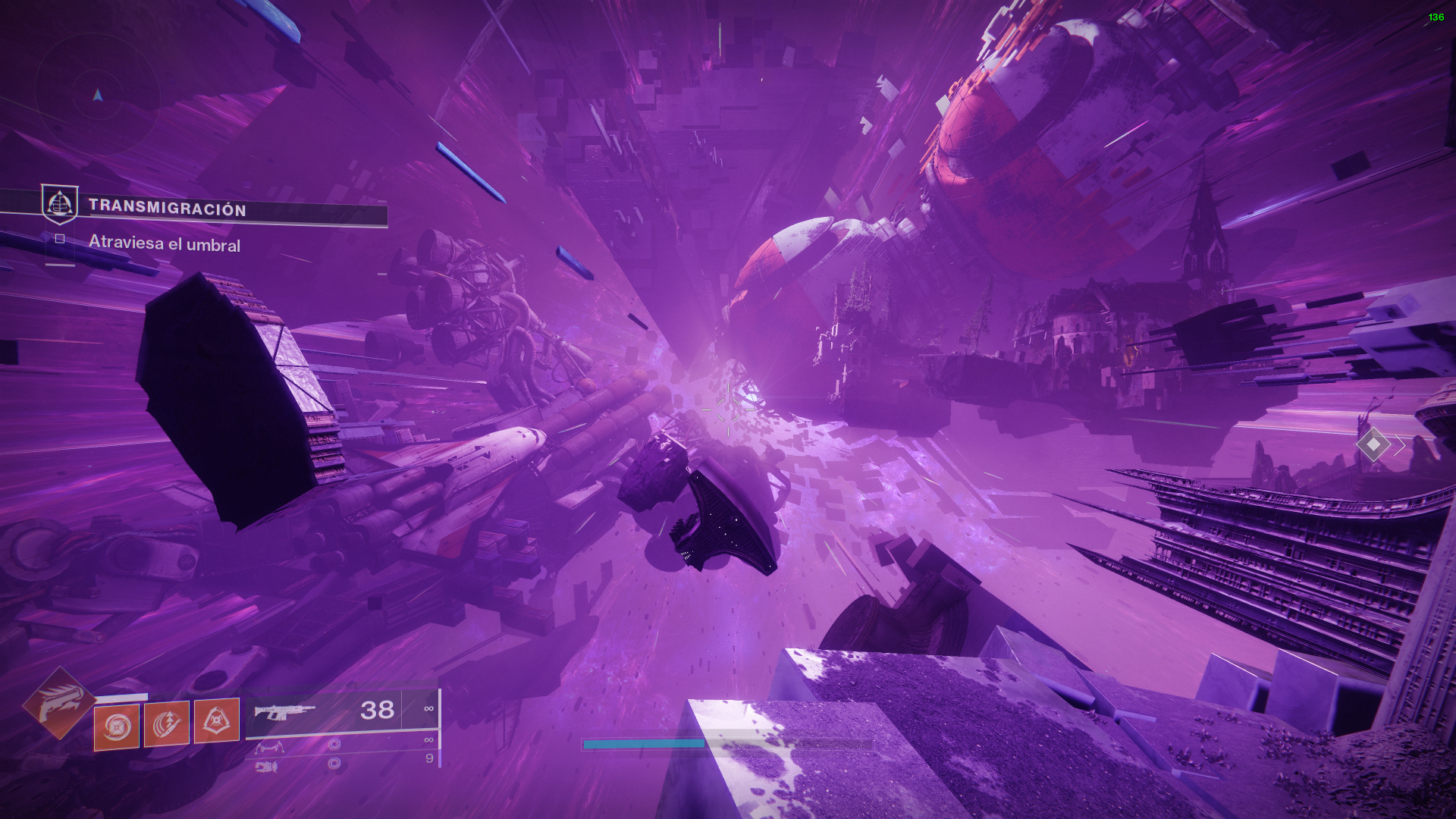Select the diamond objective waypoint marker
Viewport: 1456px width, 819px height.
pyautogui.click(x=1373, y=444)
